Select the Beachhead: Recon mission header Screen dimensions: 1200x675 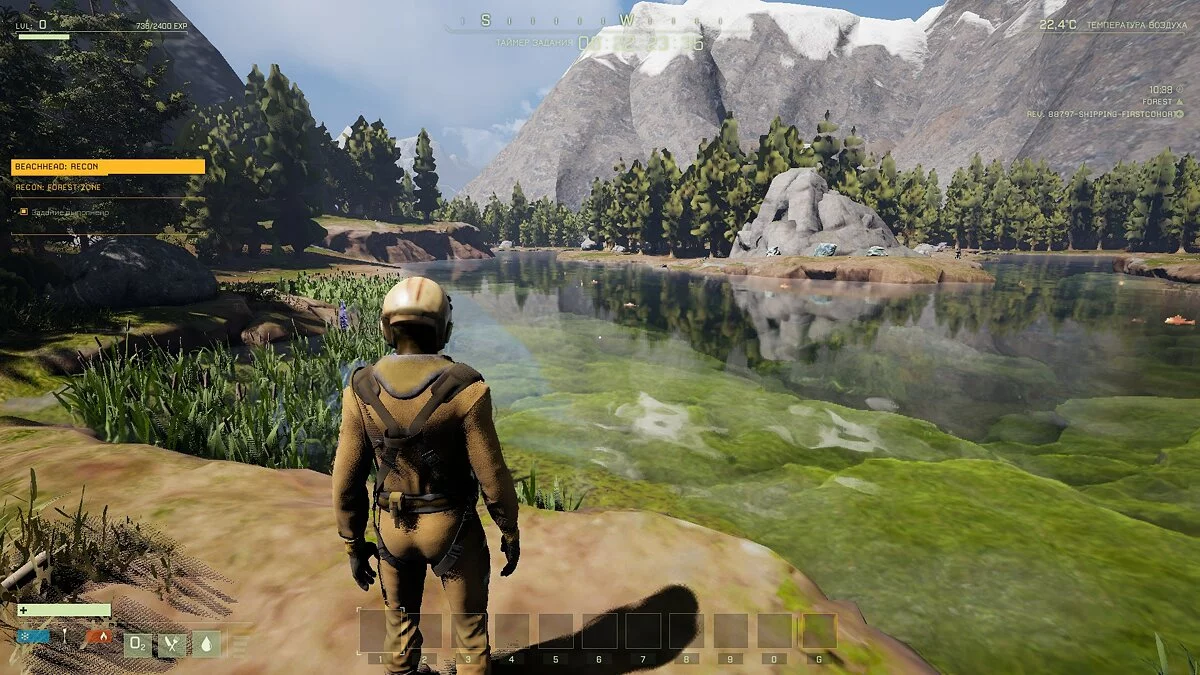107,167
